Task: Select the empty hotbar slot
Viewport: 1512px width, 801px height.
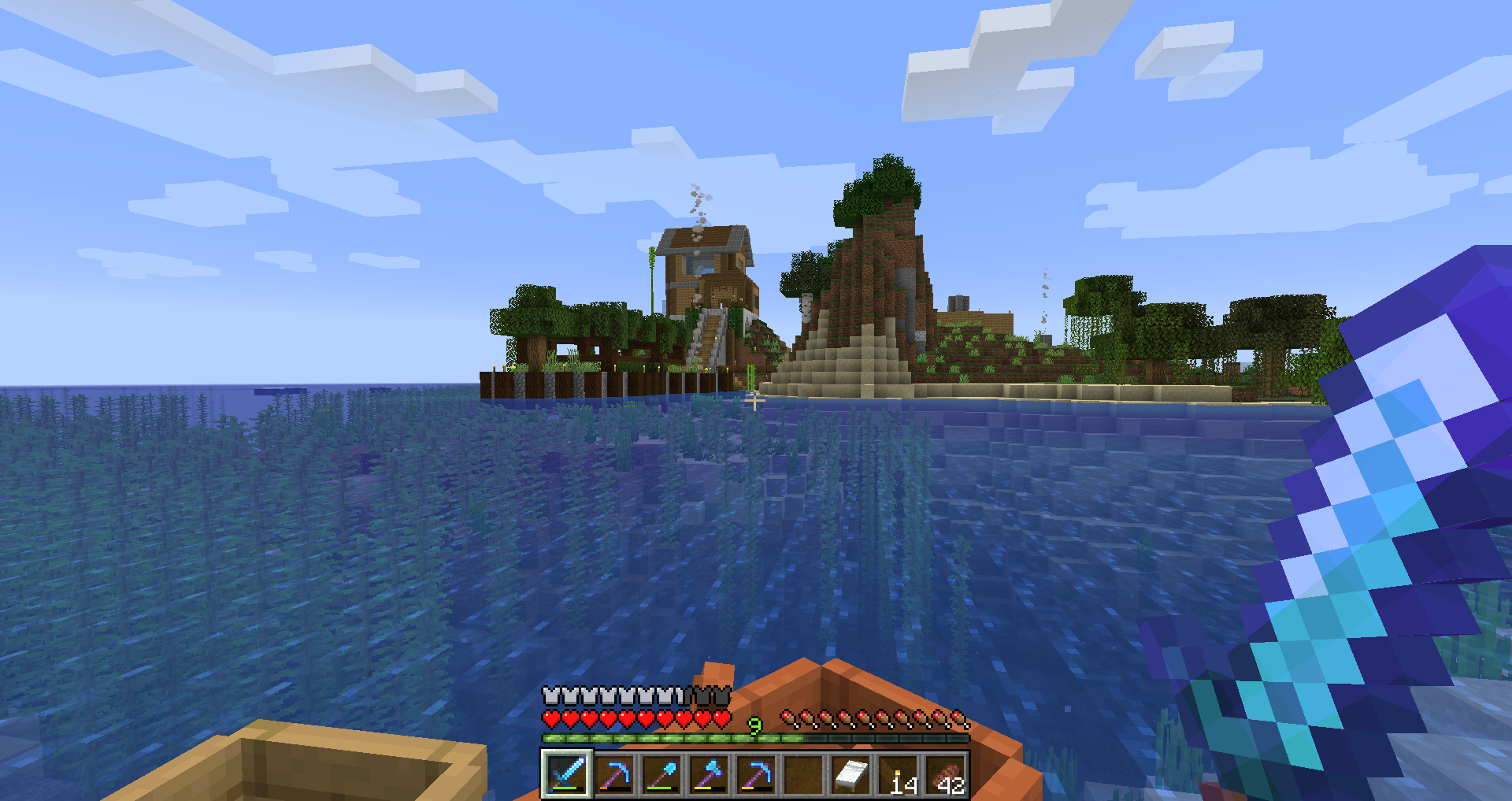Action: tap(804, 774)
